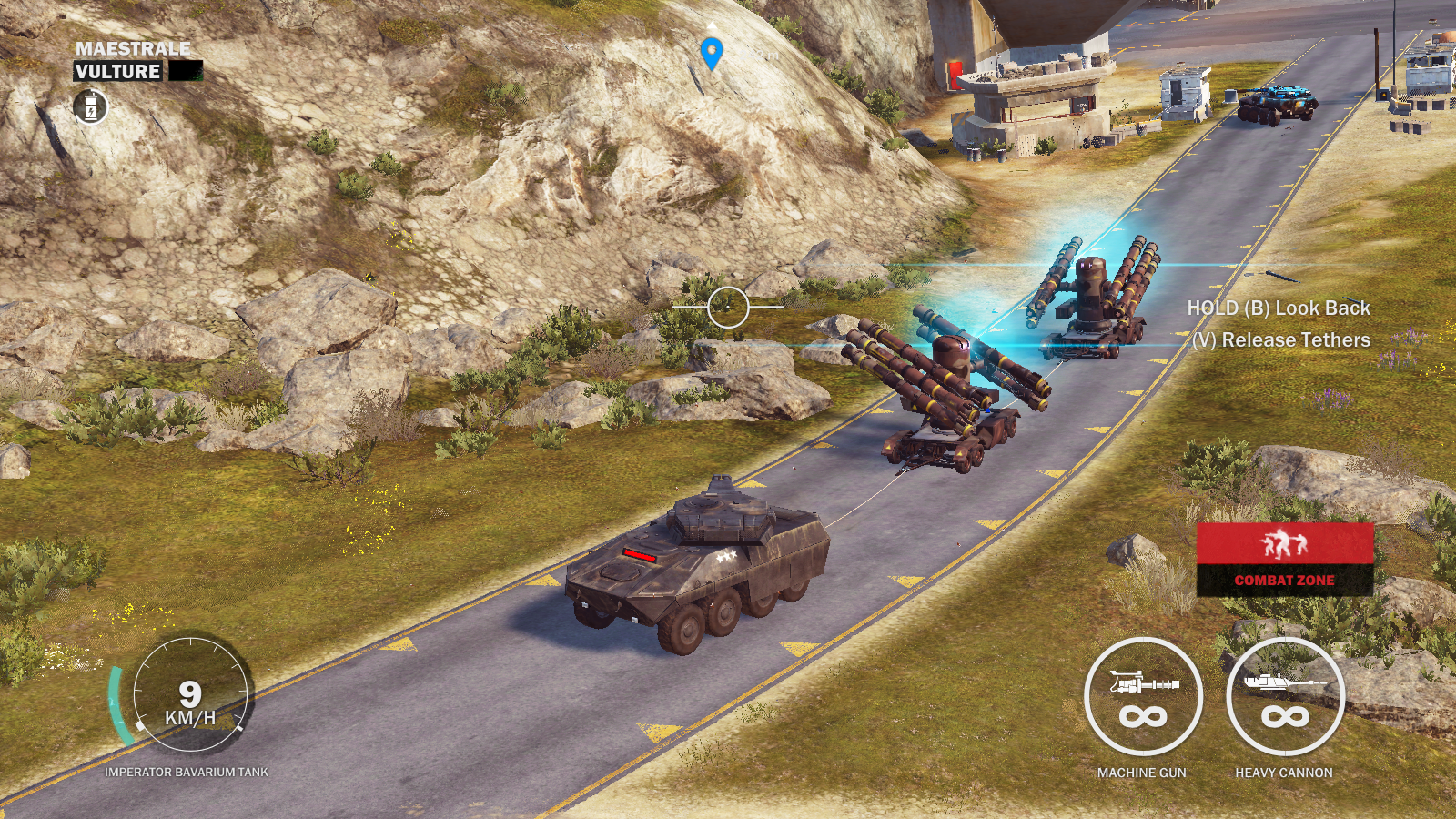Click the Combat Zone indicator

coord(1284,559)
